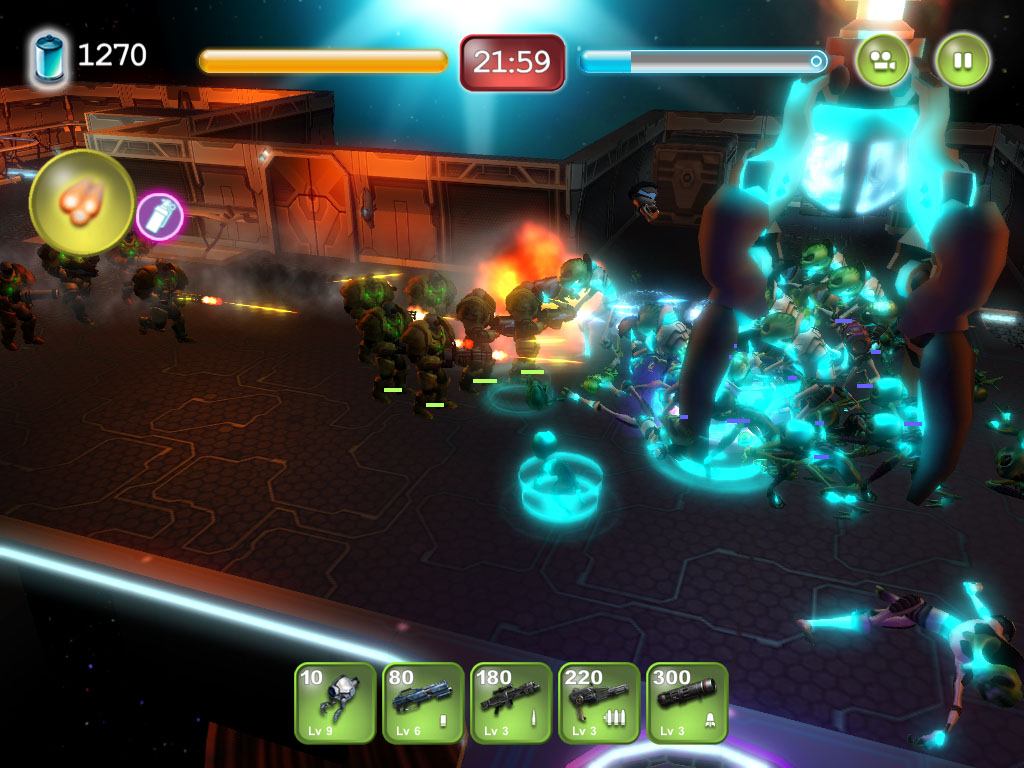
Task: Toggle the camera view button
Action: (882, 61)
